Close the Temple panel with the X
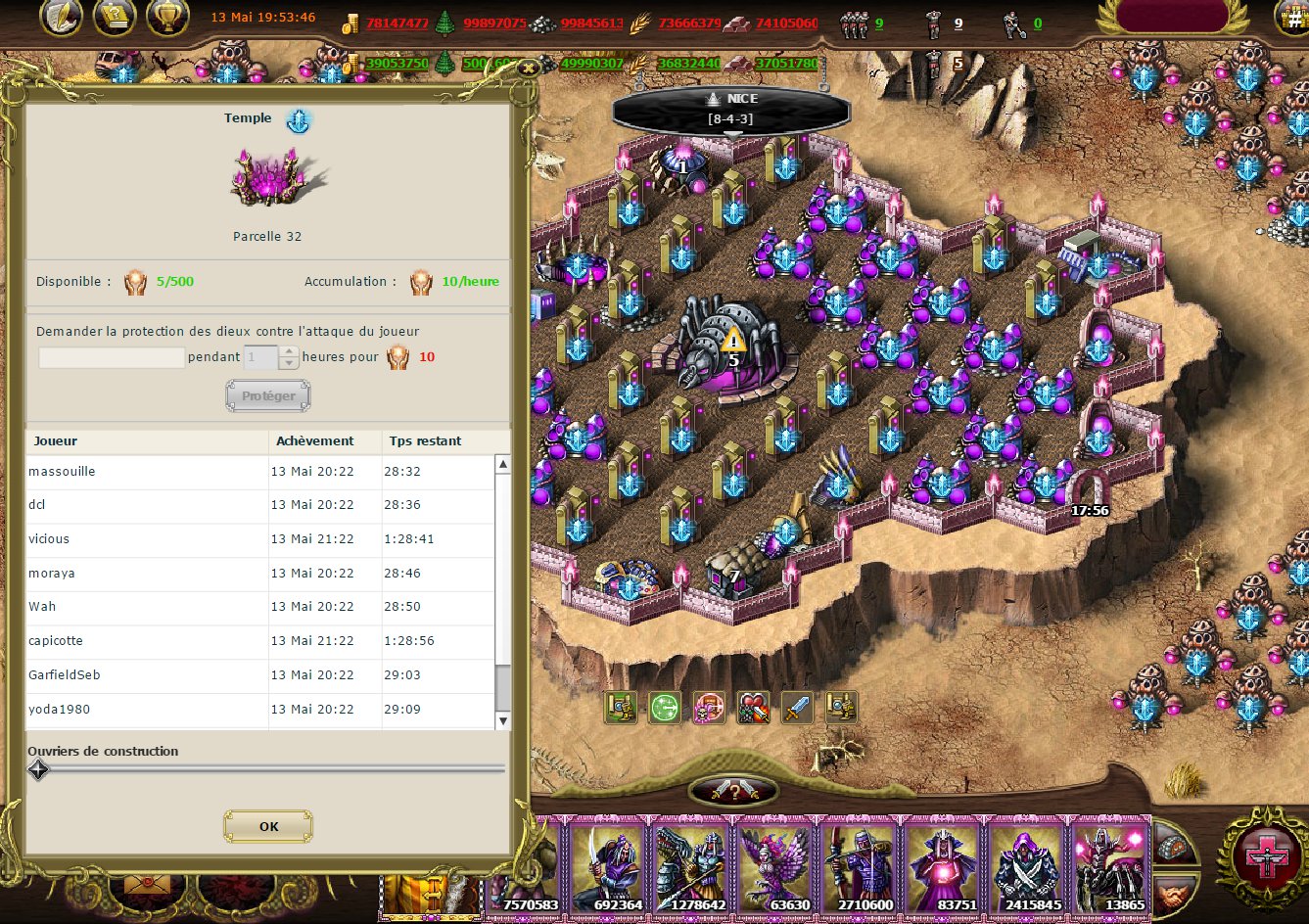This screenshot has width=1309, height=924. [529, 68]
